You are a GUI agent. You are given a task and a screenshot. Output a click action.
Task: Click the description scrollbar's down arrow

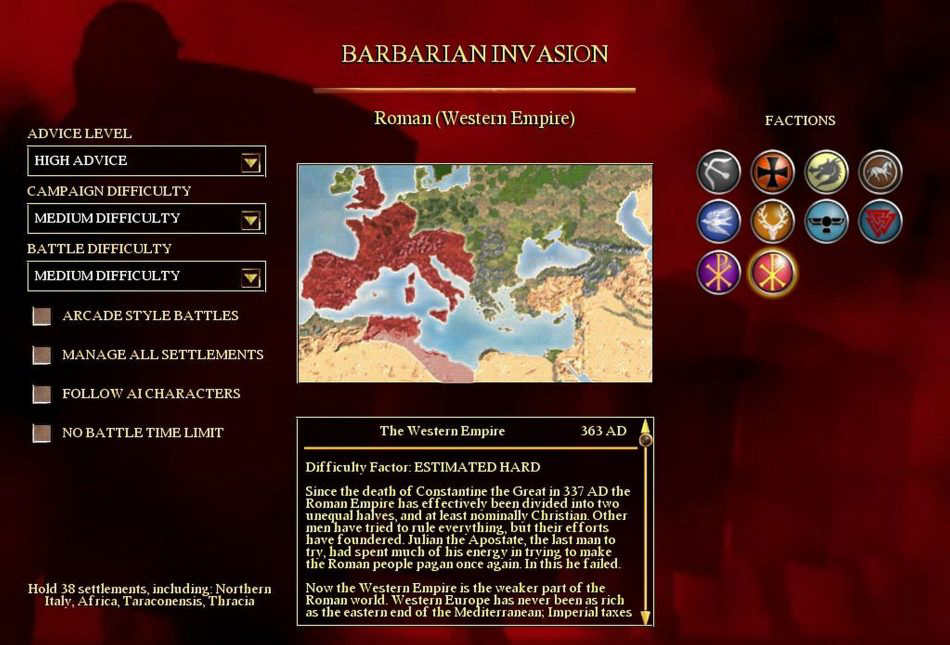point(645,616)
